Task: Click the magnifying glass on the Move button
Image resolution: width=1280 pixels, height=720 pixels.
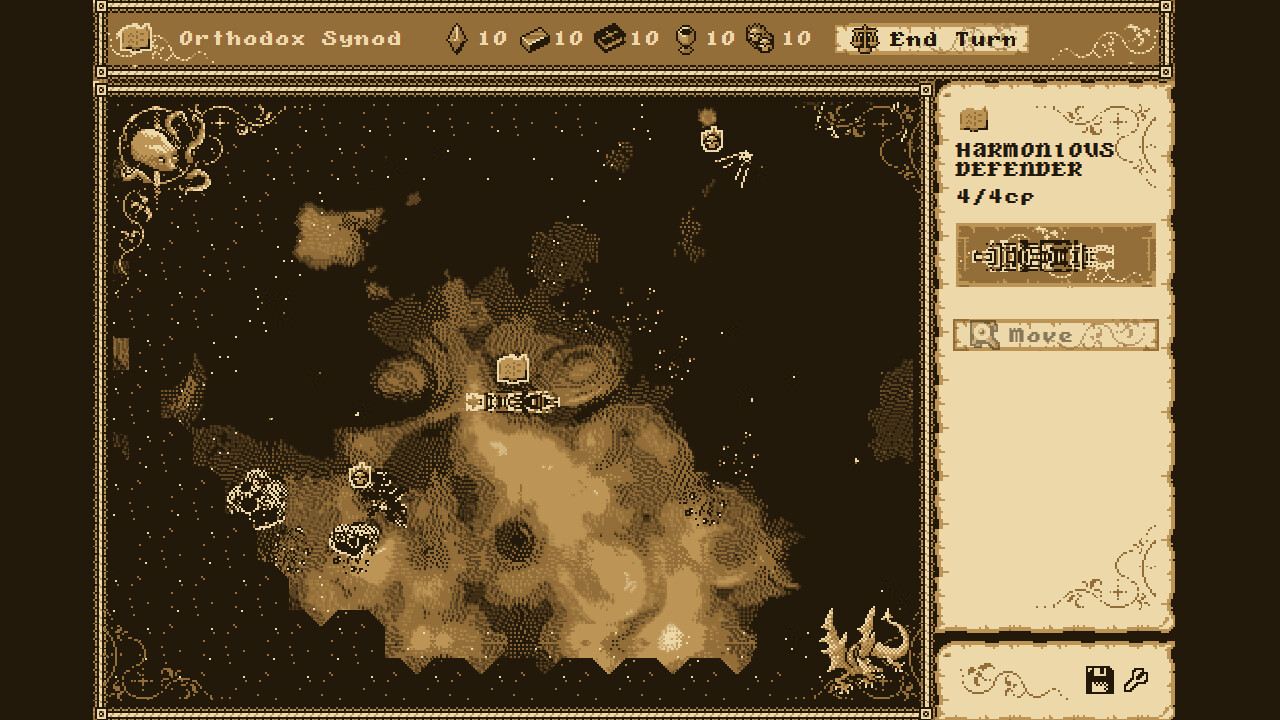Action: click(x=983, y=335)
